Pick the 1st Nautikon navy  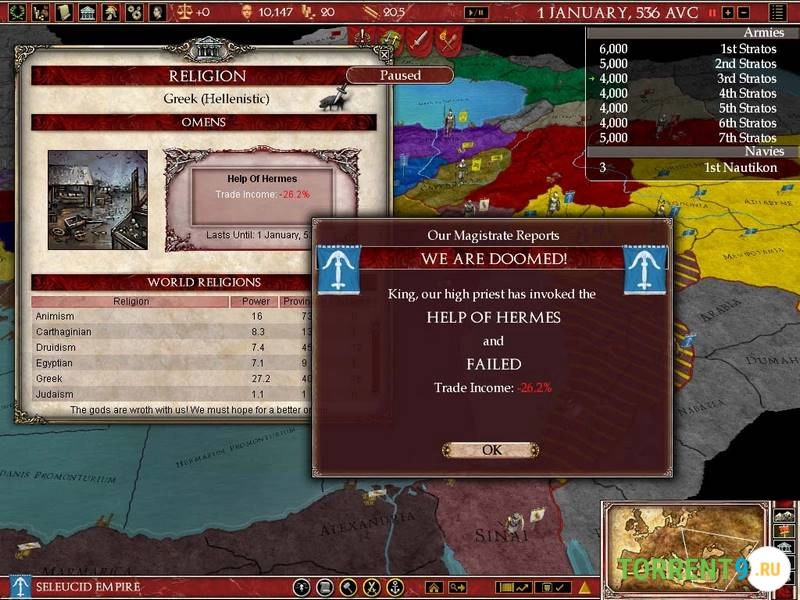(x=689, y=168)
